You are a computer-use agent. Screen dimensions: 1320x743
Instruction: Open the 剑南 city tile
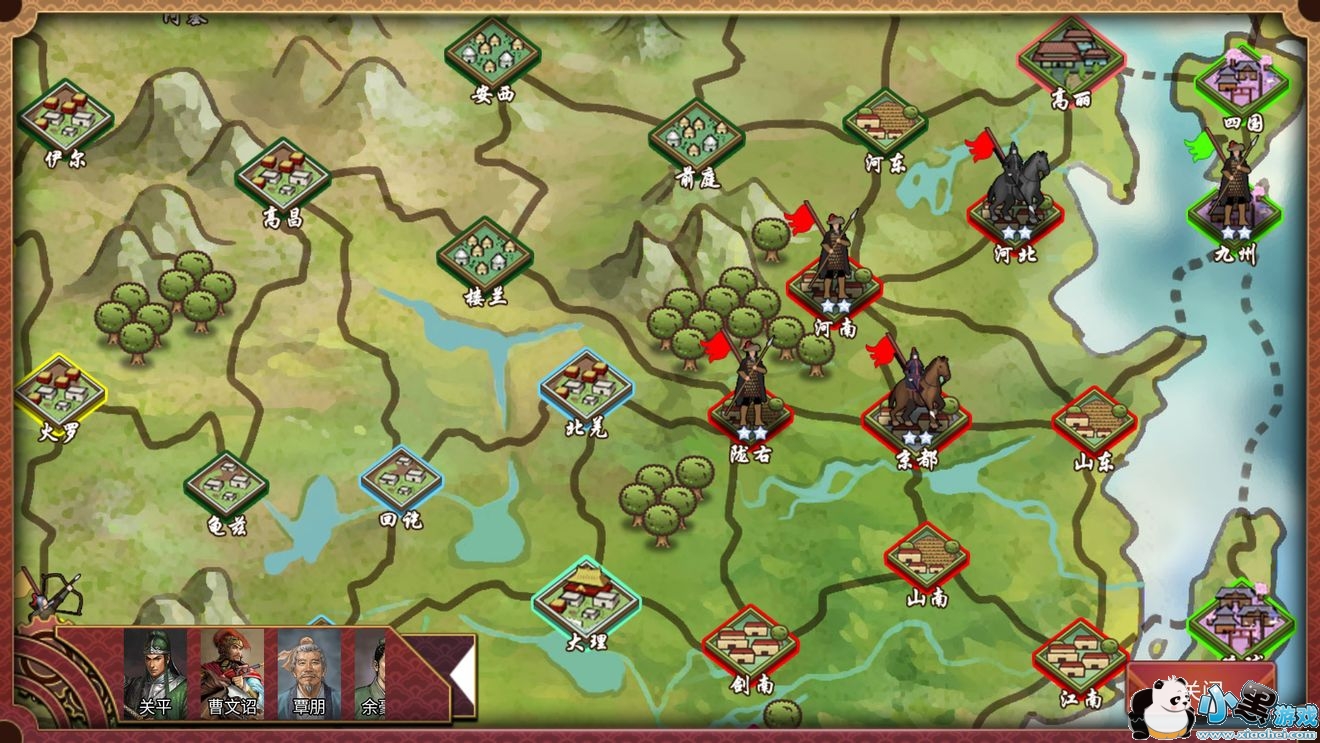click(x=750, y=644)
